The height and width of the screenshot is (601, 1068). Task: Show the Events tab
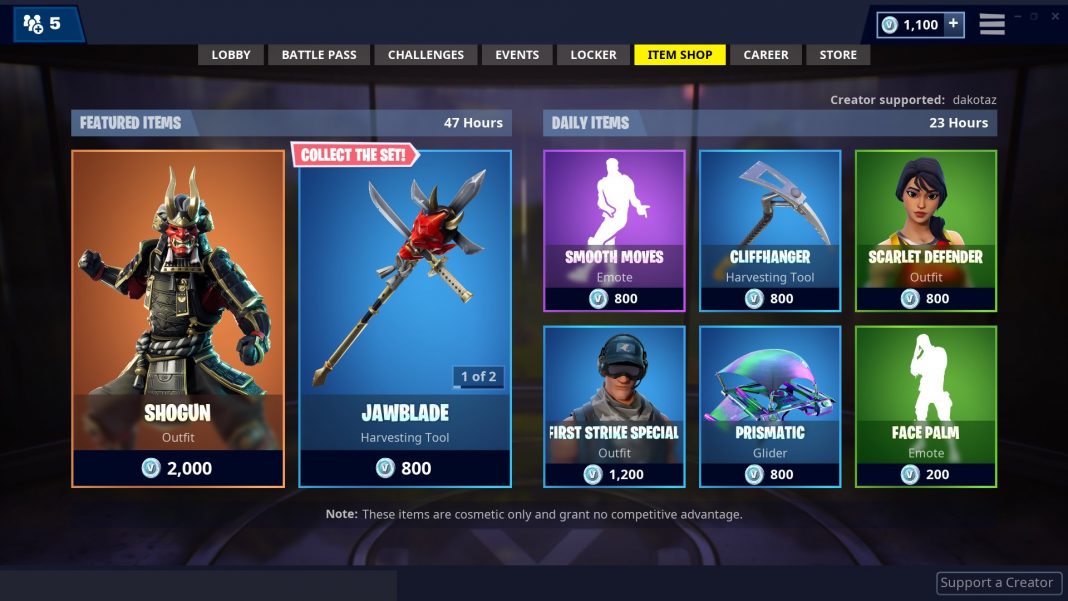tap(517, 55)
